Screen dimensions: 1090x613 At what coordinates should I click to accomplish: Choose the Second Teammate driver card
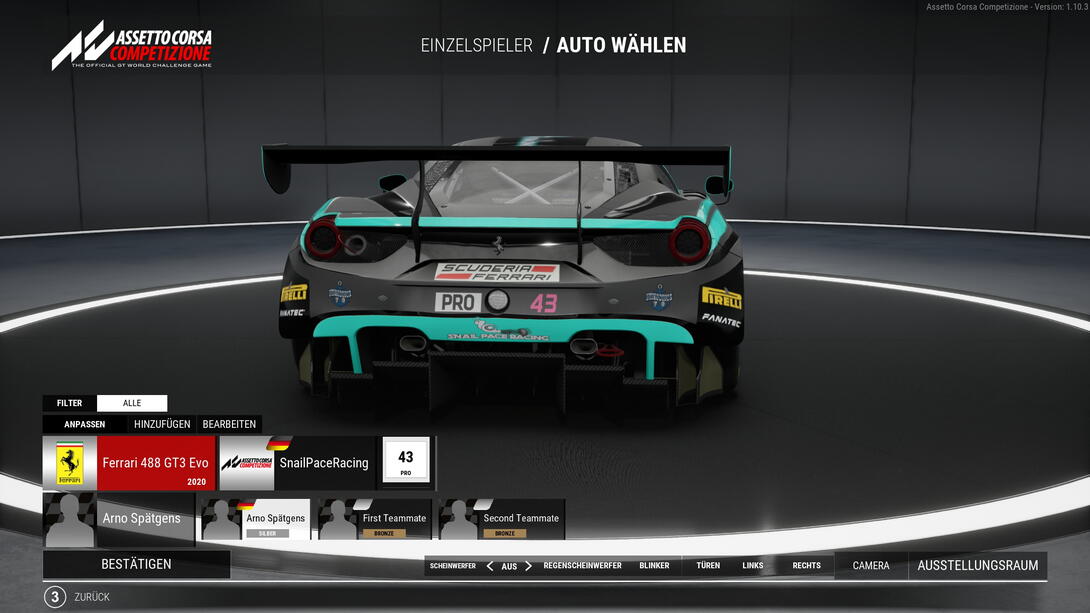tap(502, 520)
